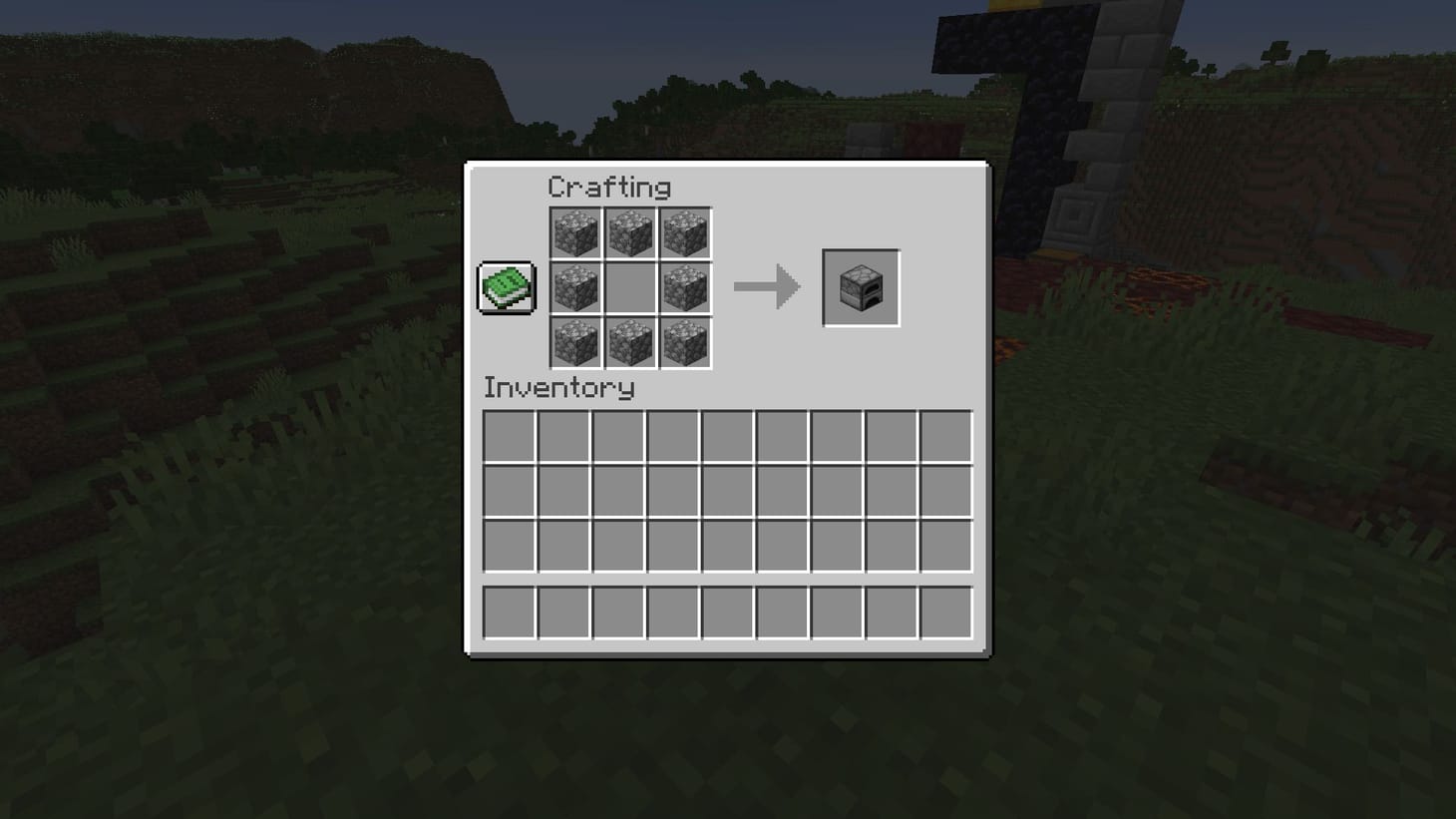Select the first hotbar slot
Image resolution: width=1456 pixels, height=819 pixels.
(509, 612)
